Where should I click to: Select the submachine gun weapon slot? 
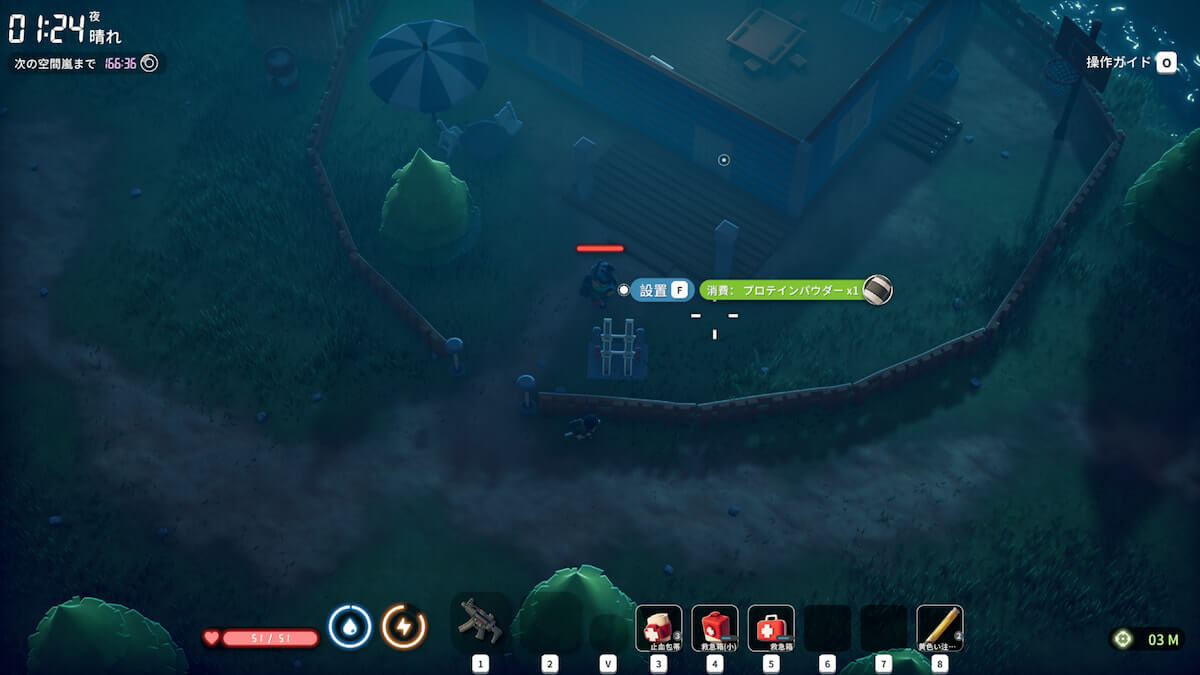click(480, 624)
